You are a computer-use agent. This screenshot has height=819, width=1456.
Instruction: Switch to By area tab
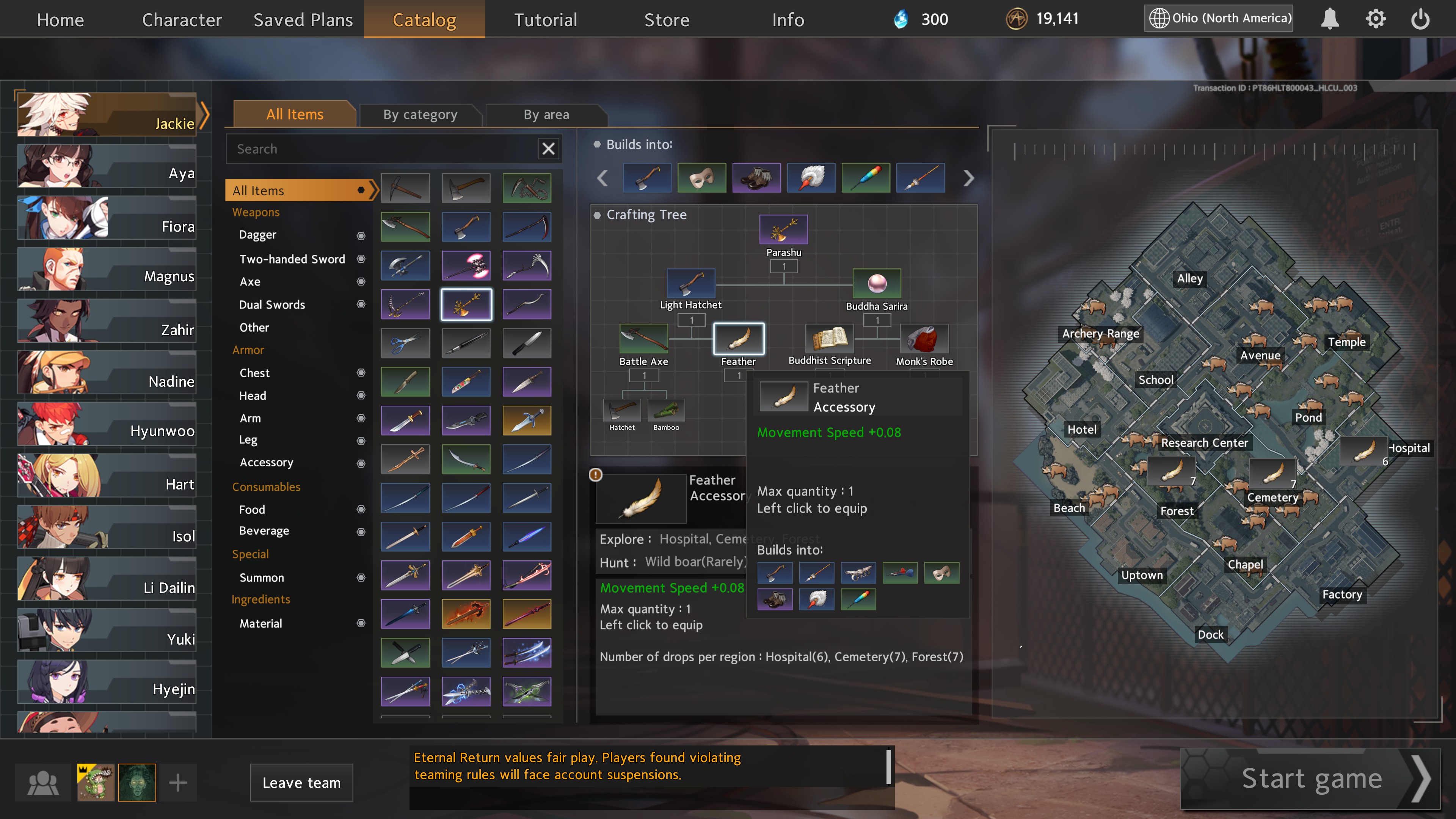pos(546,115)
